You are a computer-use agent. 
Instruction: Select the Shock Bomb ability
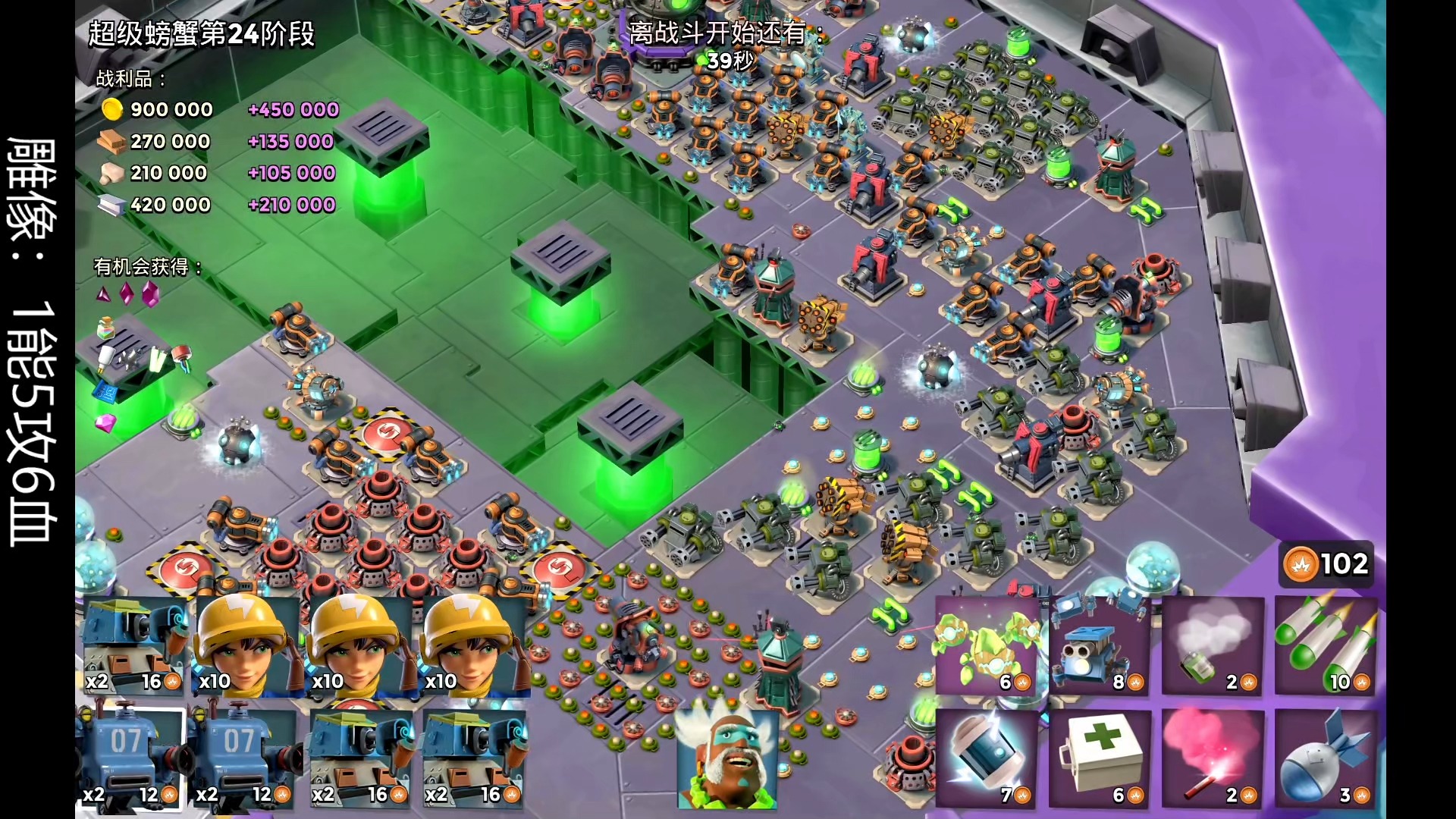click(988, 759)
